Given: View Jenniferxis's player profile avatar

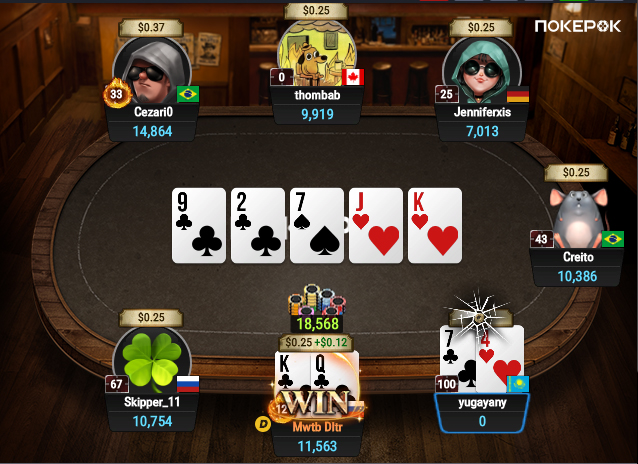Looking at the screenshot, I should [476, 66].
